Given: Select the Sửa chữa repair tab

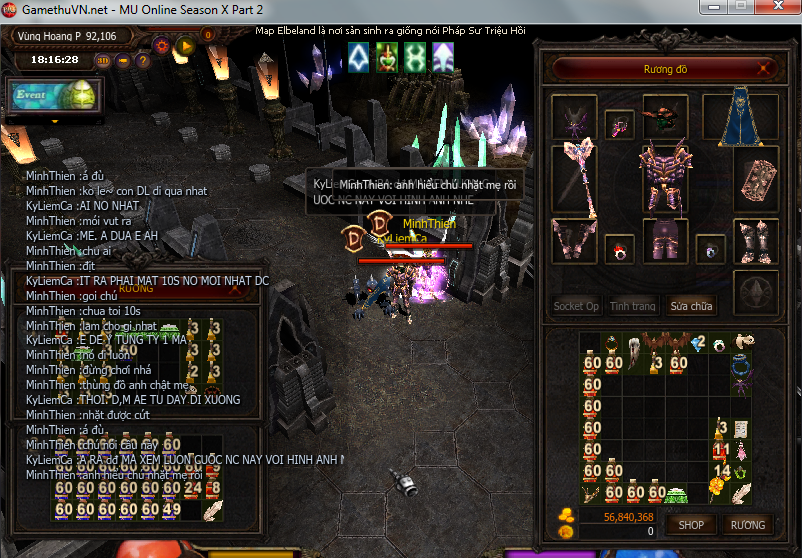Looking at the screenshot, I should pyautogui.click(x=691, y=306).
